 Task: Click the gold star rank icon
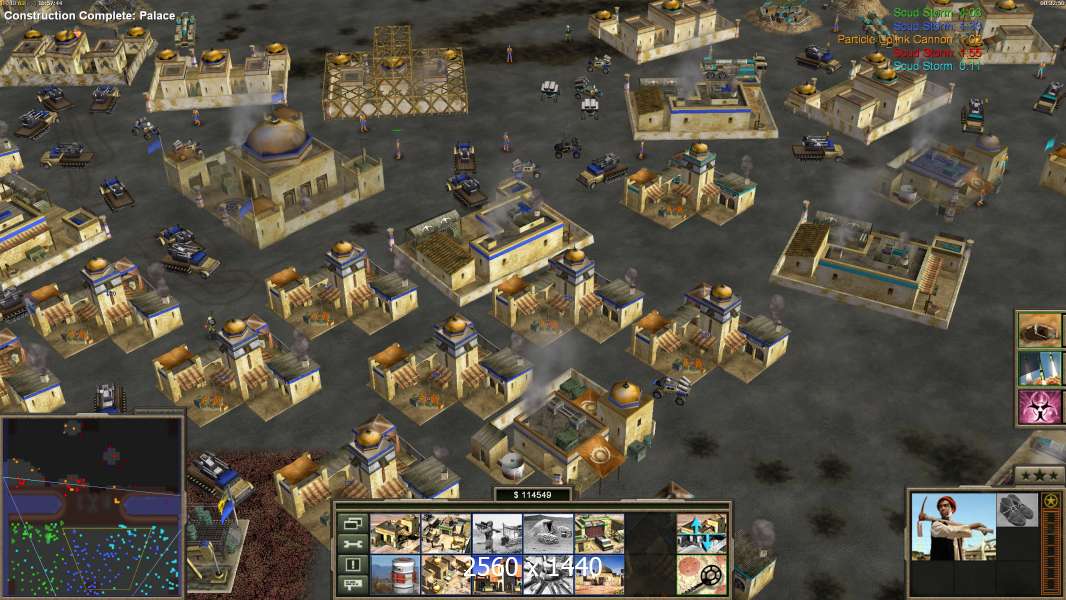pyautogui.click(x=1050, y=501)
